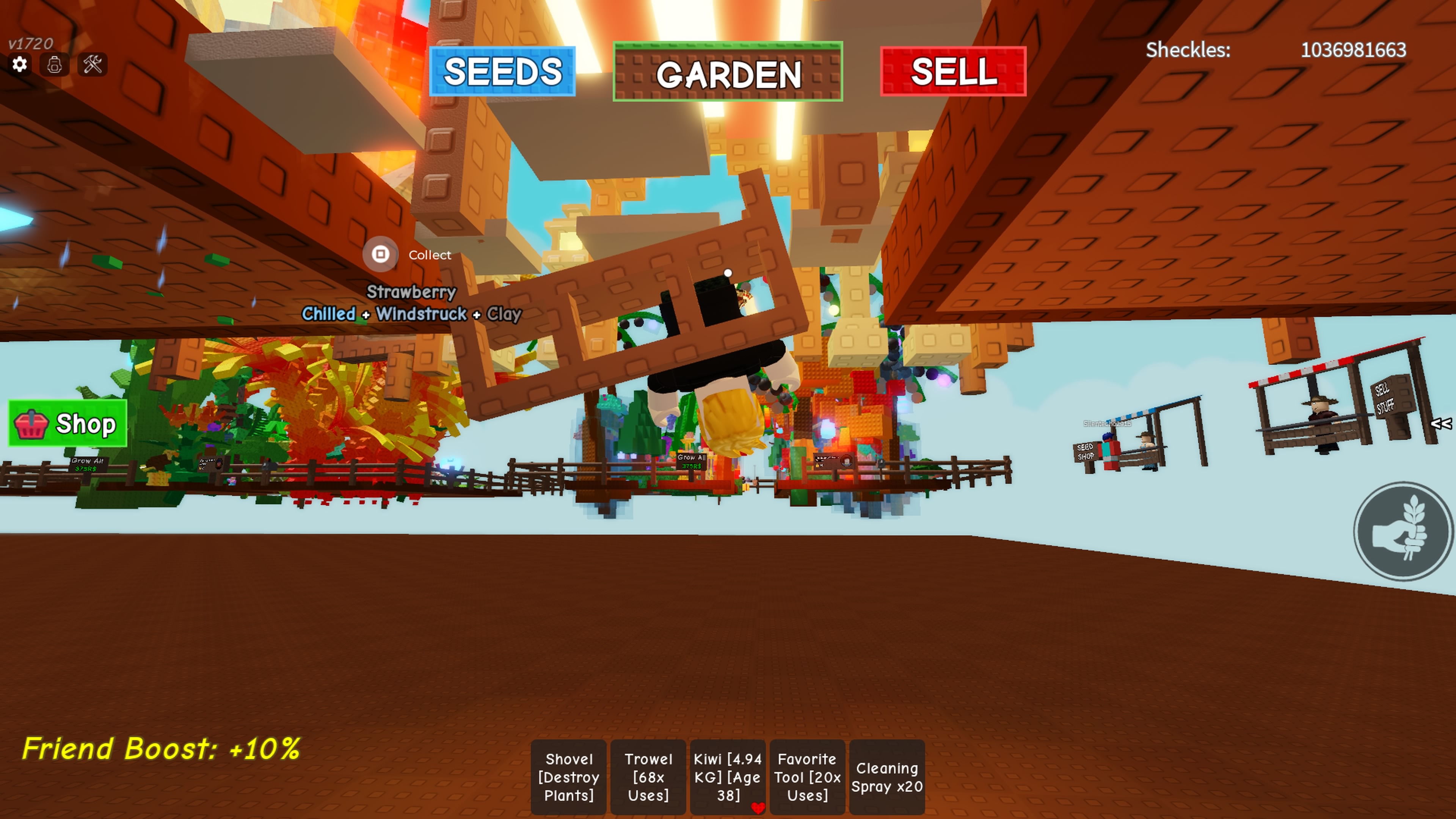1456x819 pixels.
Task: Expand the side panel double-arrow
Action: click(x=1440, y=424)
